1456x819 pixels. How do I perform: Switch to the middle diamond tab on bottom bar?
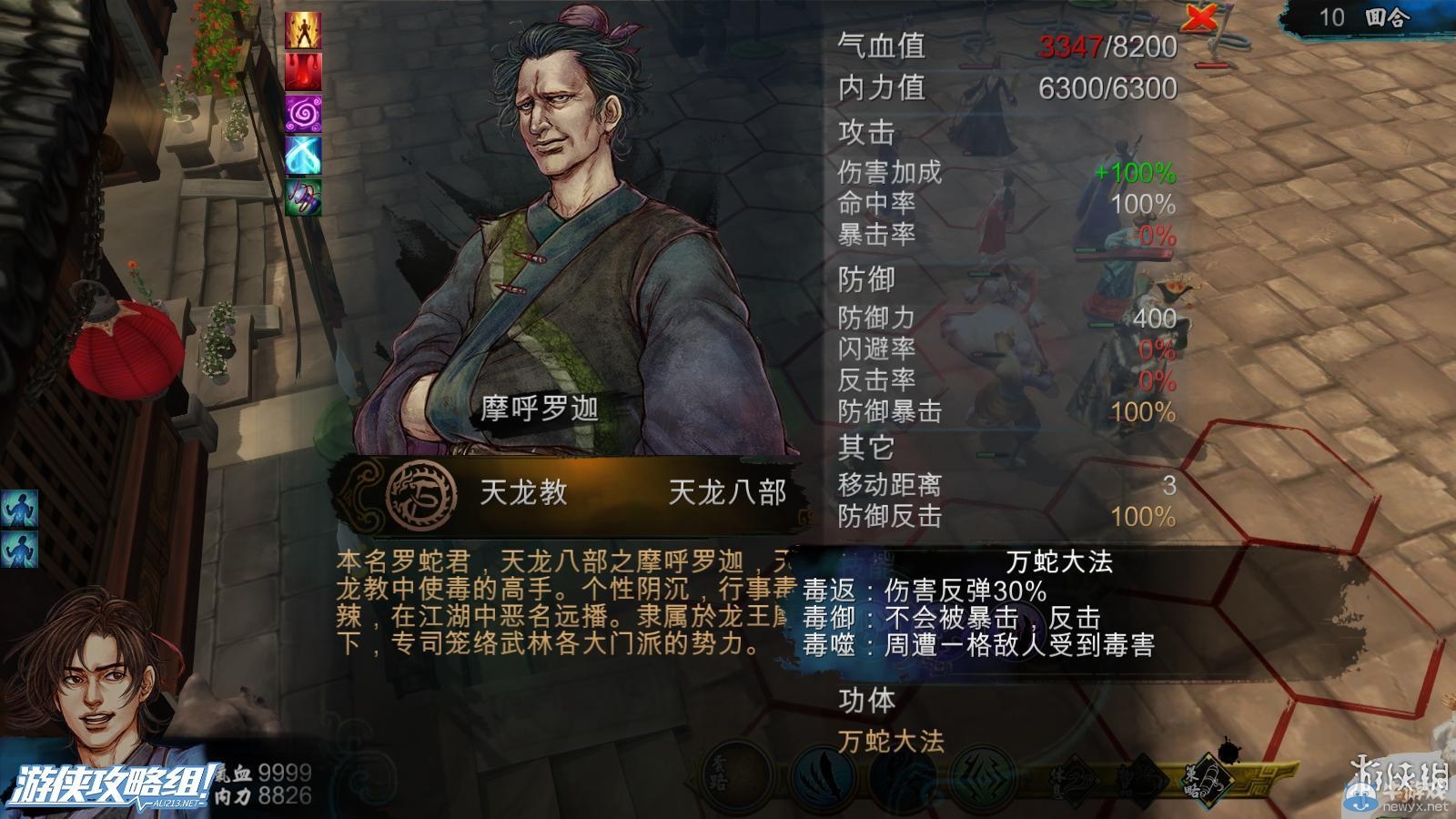pos(1145,781)
